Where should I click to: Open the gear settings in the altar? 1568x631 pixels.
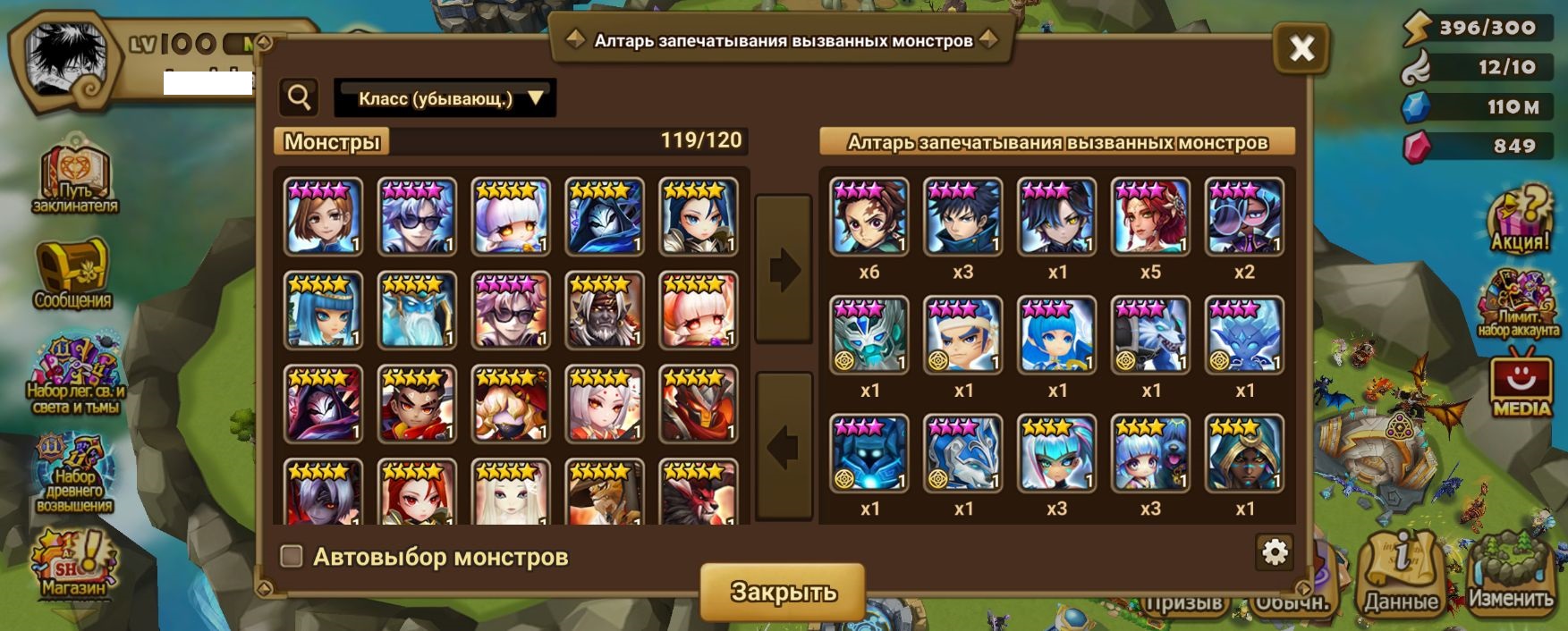(1274, 552)
